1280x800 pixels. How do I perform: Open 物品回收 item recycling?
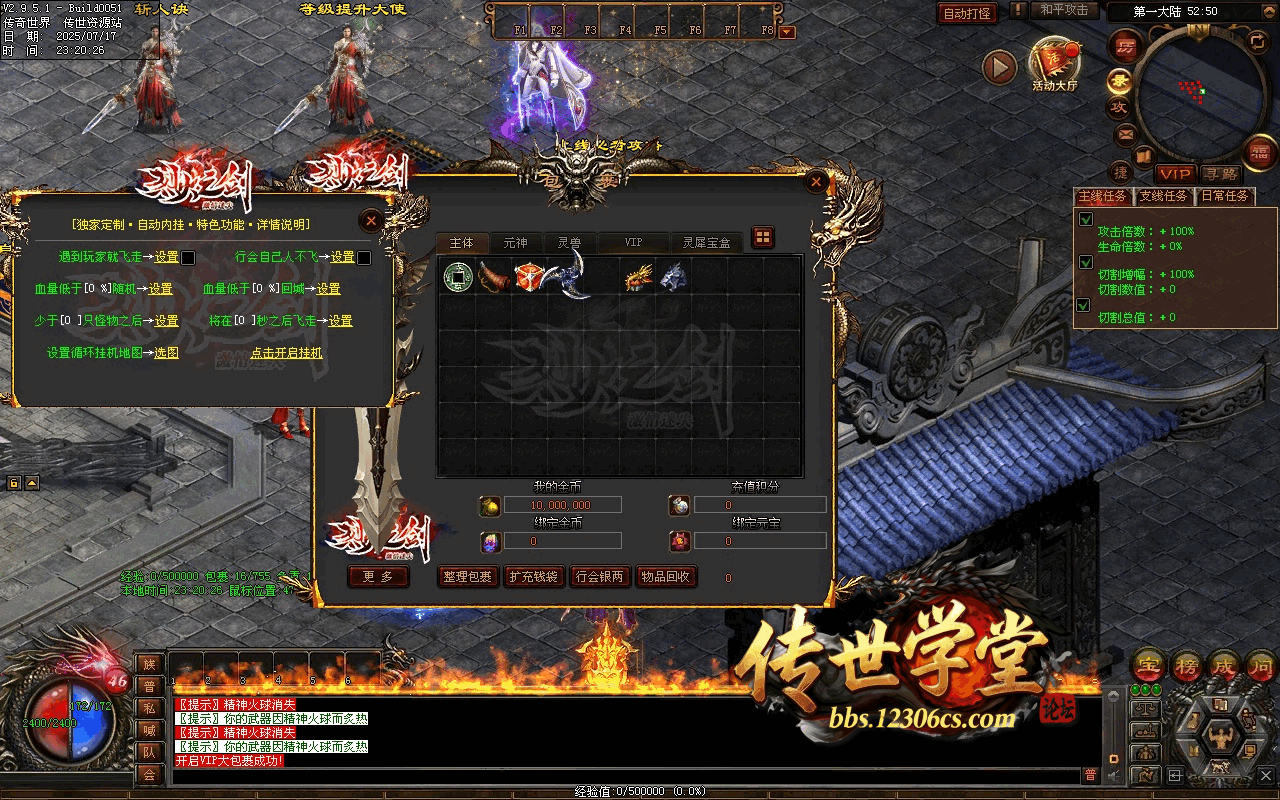(666, 577)
